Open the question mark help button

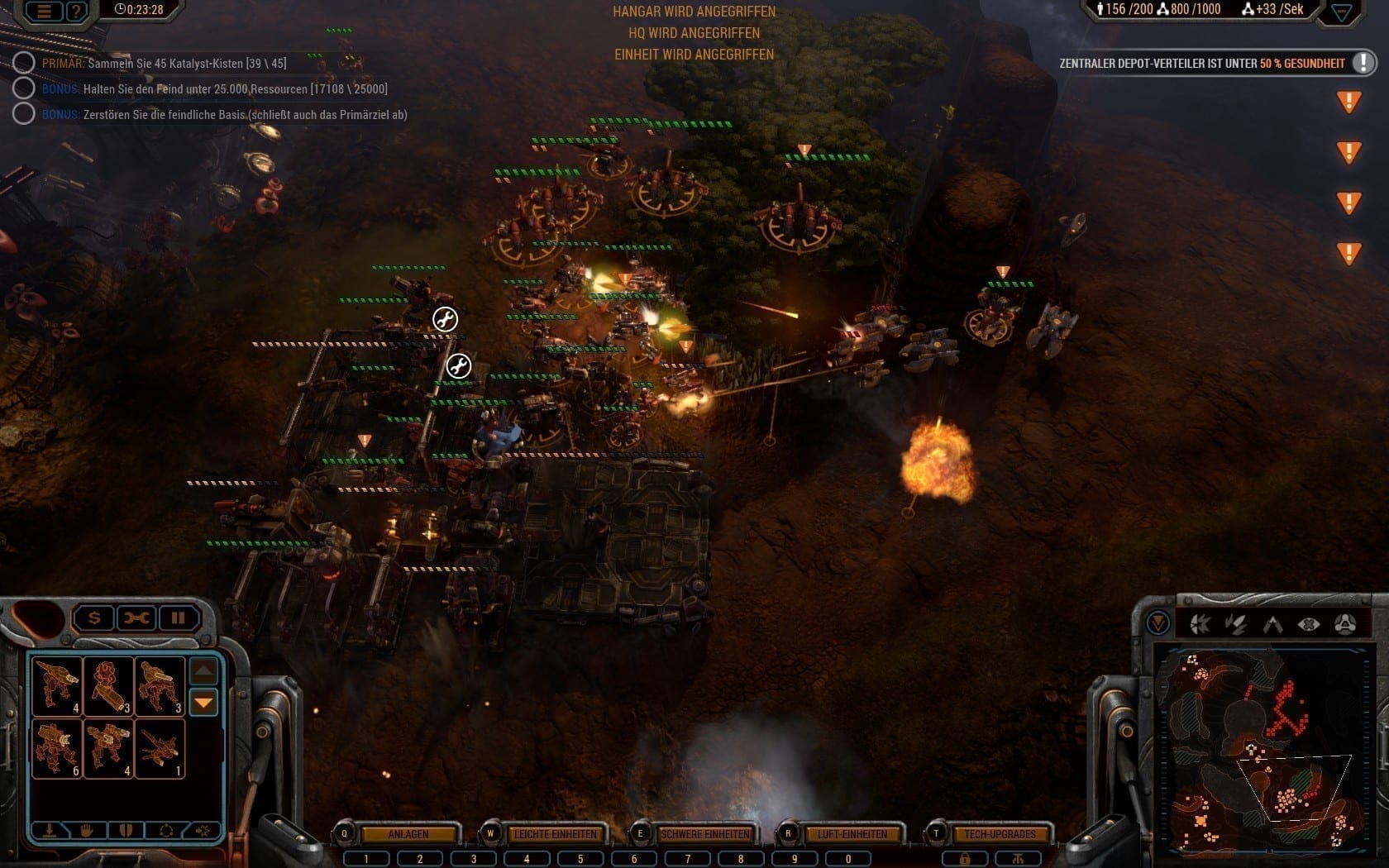tap(76, 11)
